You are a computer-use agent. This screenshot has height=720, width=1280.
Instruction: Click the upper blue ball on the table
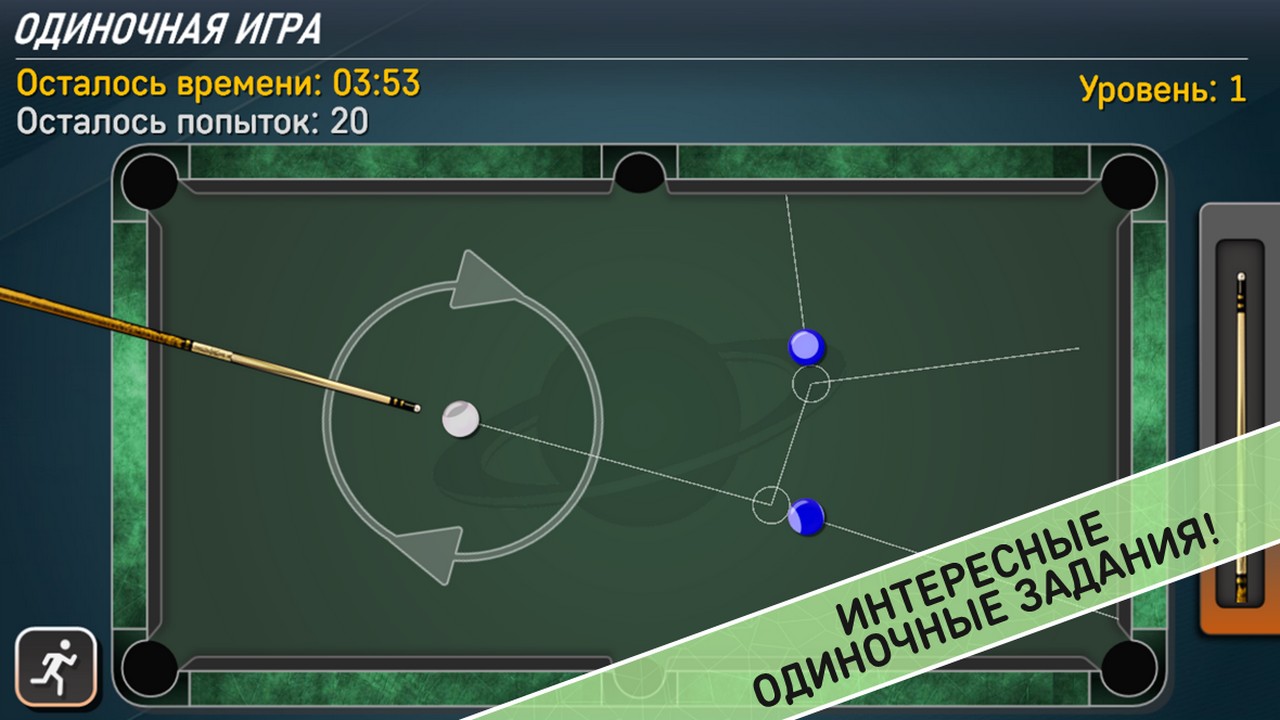click(804, 347)
